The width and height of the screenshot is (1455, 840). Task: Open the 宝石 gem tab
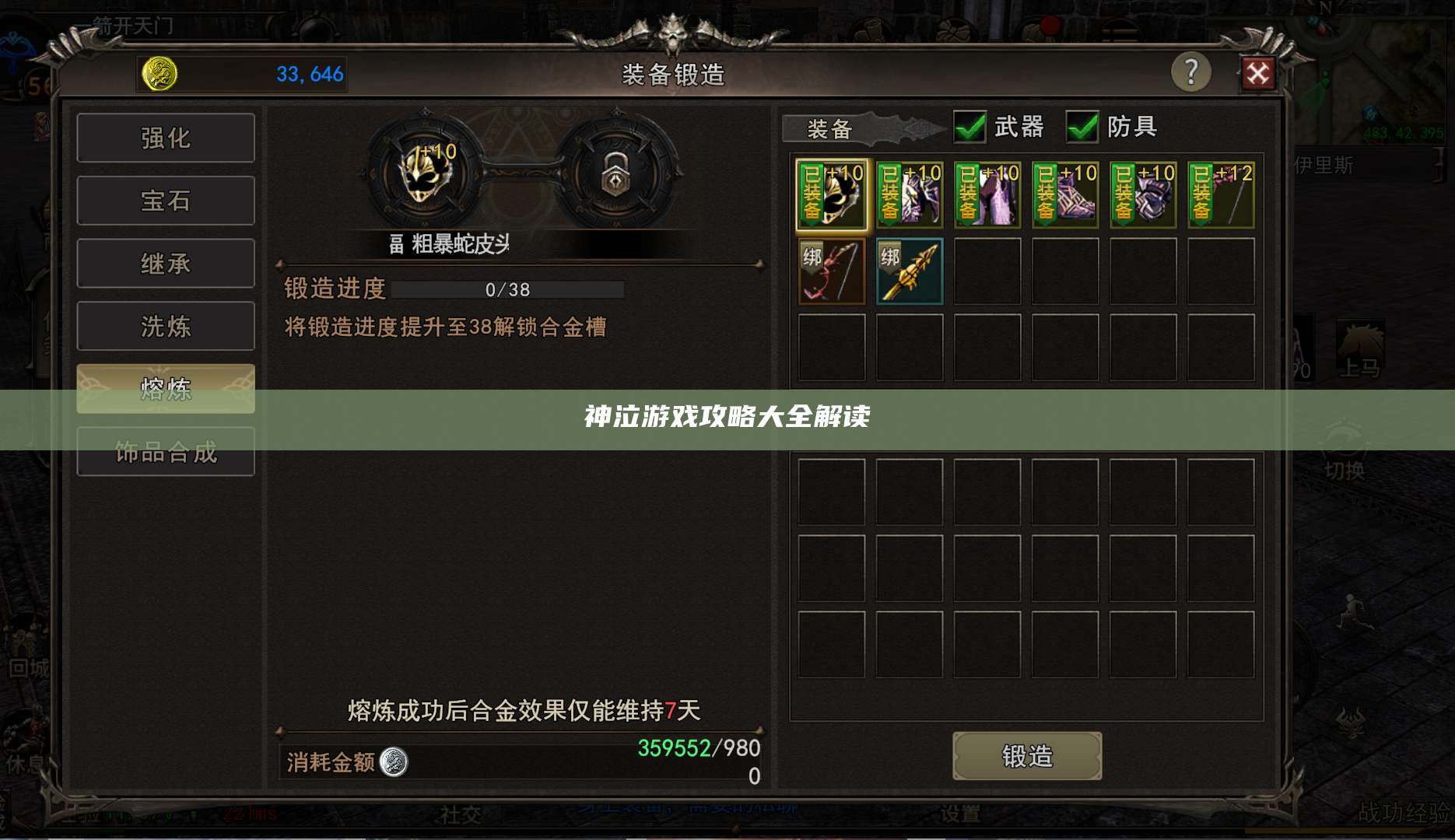pos(166,200)
